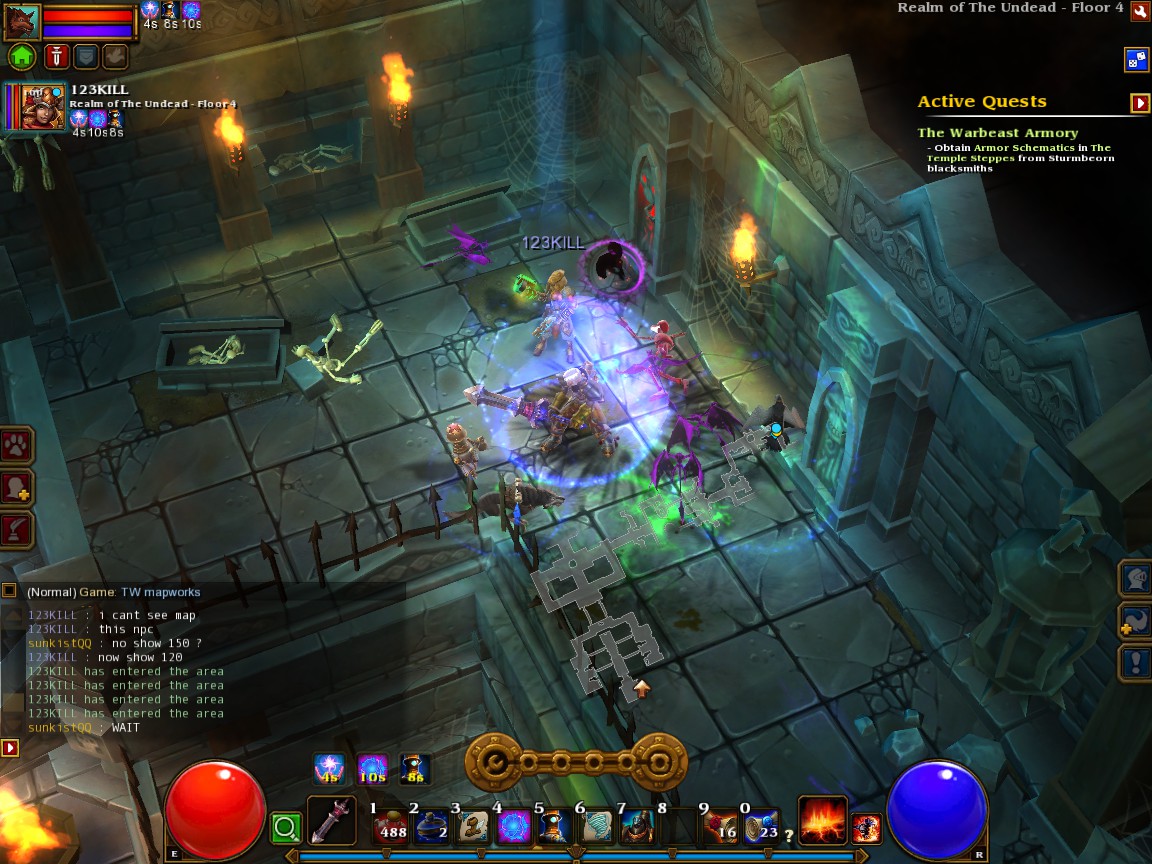This screenshot has width=1152, height=864.
Task: Use the health potion in slot 1
Action: point(390,826)
